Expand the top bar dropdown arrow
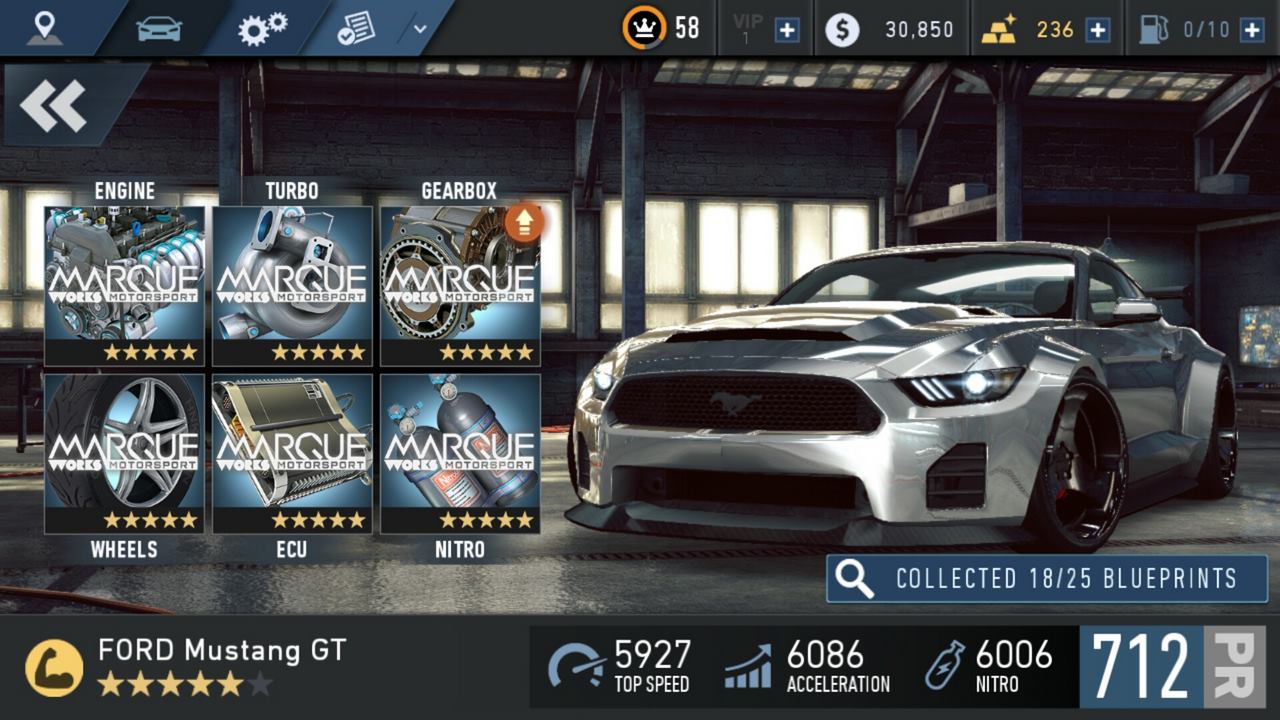This screenshot has height=720, width=1280. tap(420, 29)
